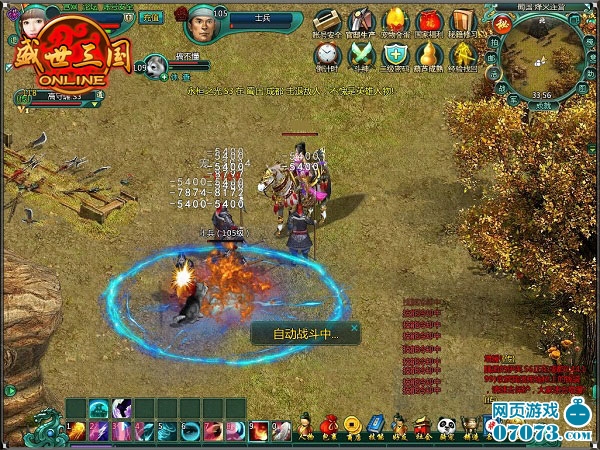Click the 倒计时 alarm clock icon
The image size is (600, 450).
click(x=327, y=54)
